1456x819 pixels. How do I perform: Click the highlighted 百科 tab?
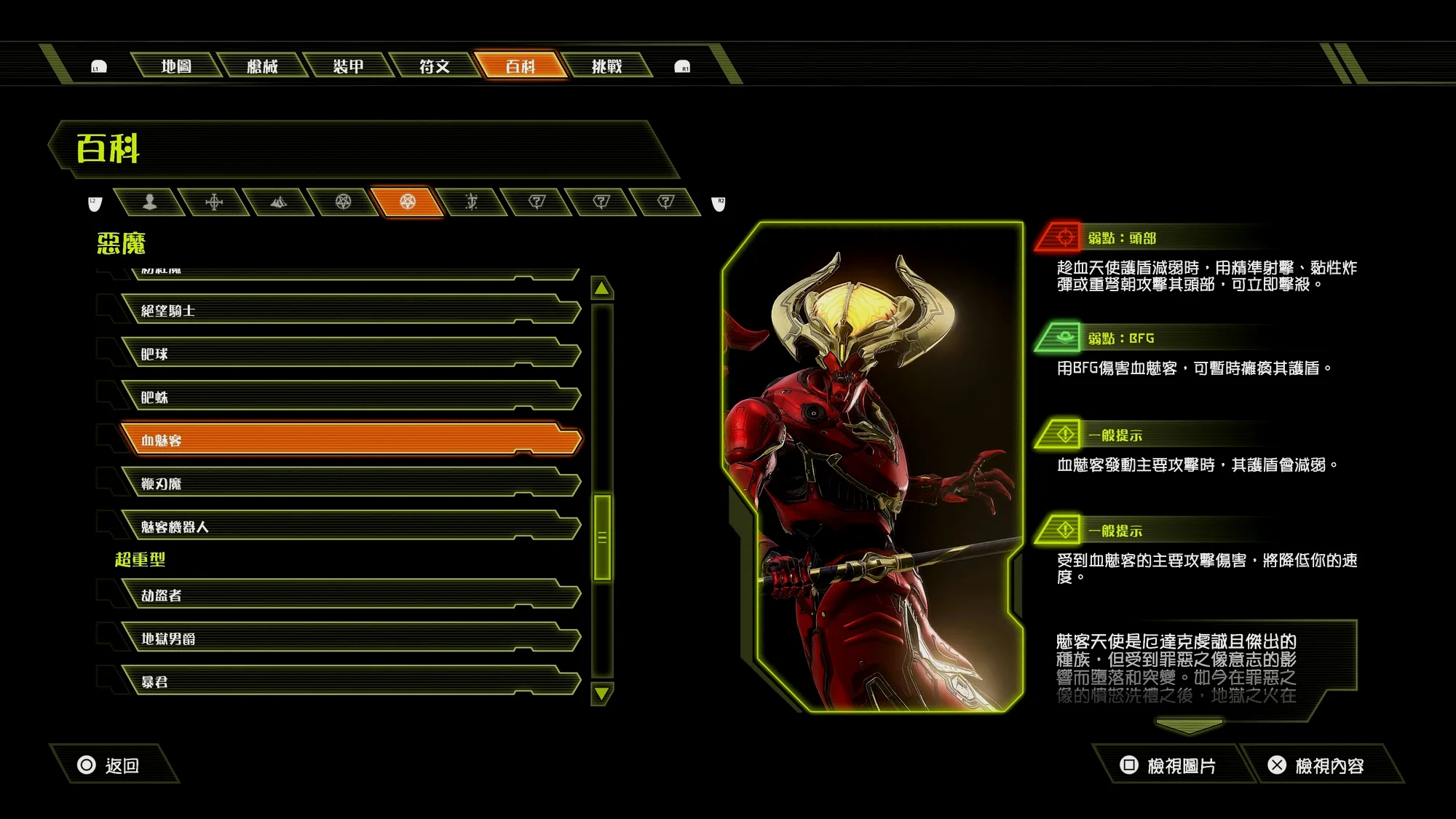(521, 66)
